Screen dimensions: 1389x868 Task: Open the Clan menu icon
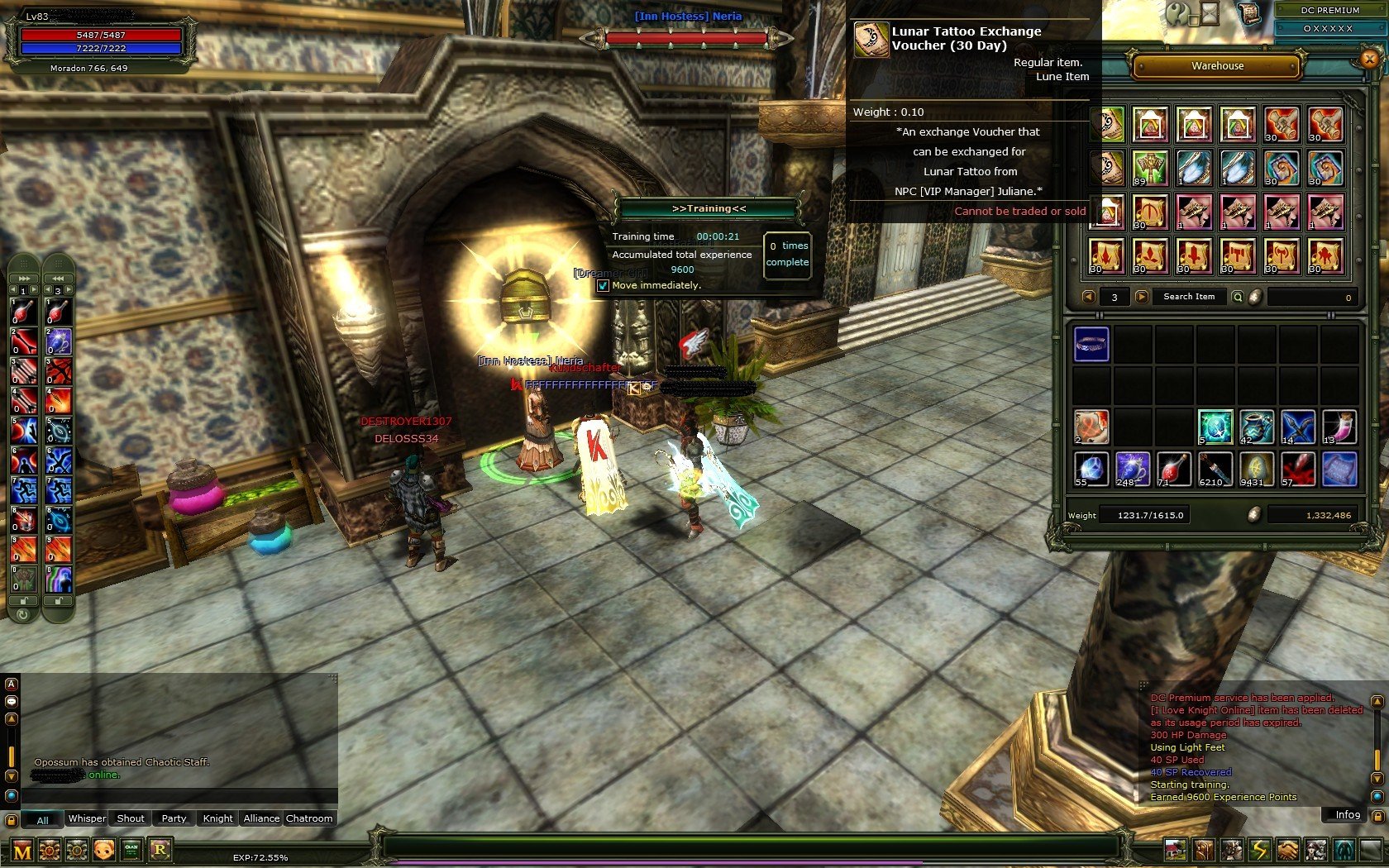tap(130, 848)
